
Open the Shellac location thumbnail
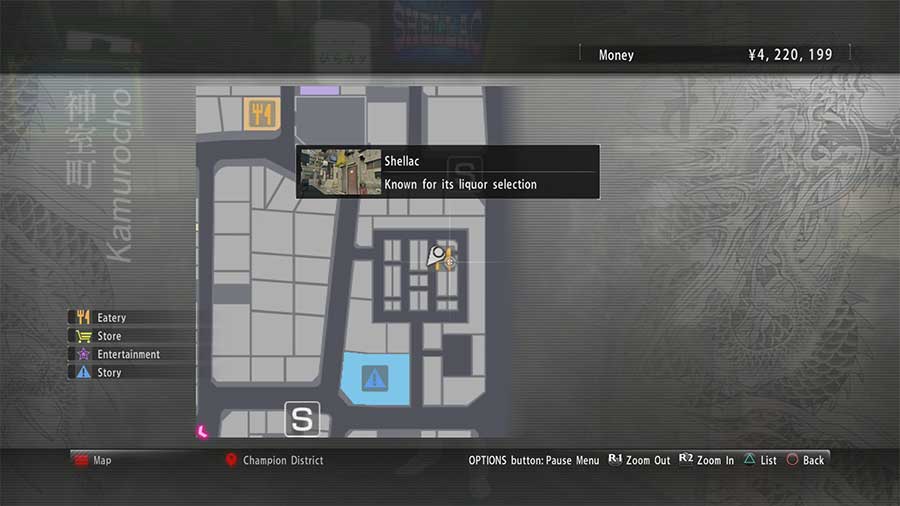(340, 172)
